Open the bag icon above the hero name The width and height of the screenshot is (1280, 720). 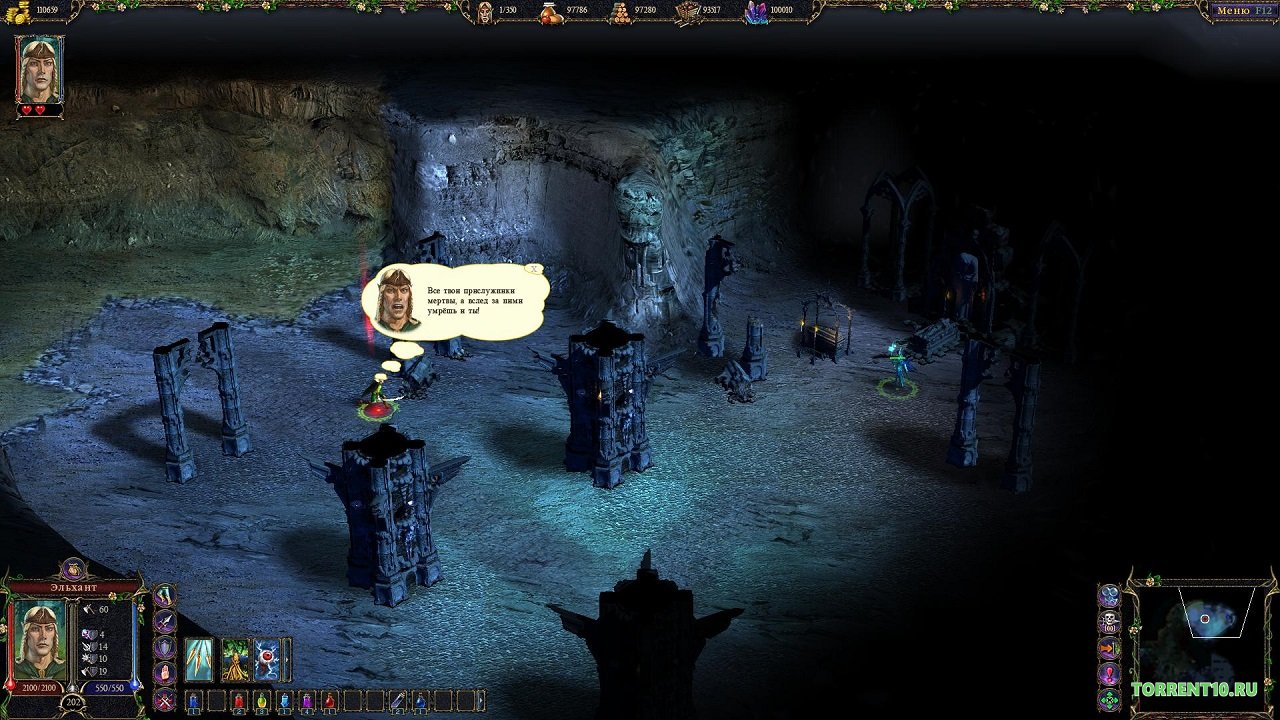(73, 569)
